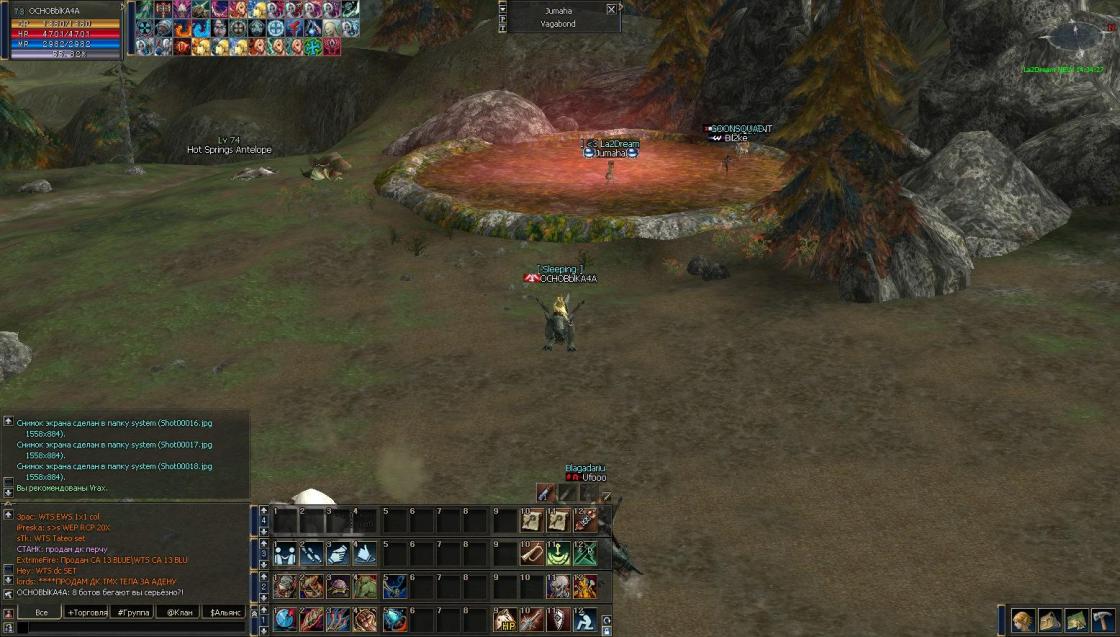Activate the handshake action on the hotbar

[x=285, y=553]
